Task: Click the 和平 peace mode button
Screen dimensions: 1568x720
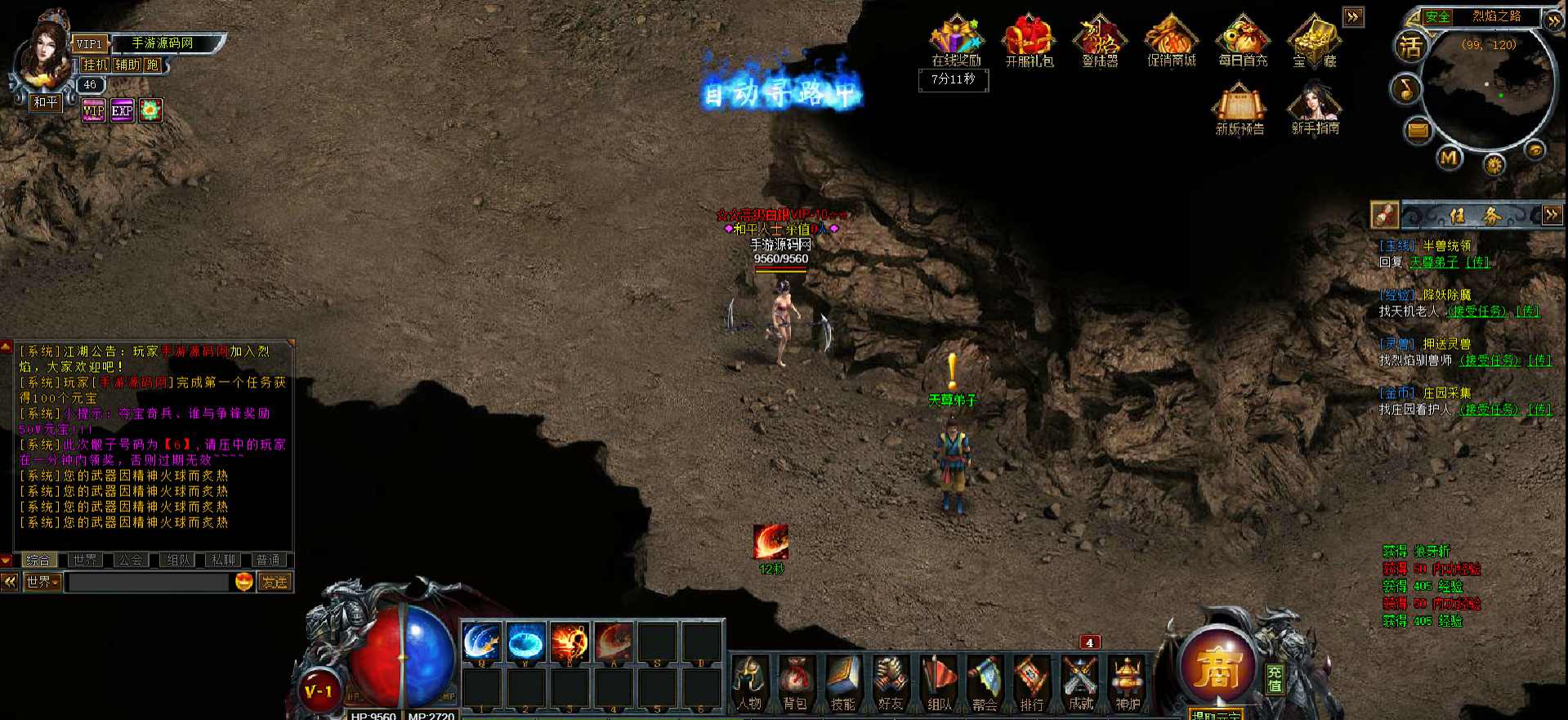Action: (46, 102)
